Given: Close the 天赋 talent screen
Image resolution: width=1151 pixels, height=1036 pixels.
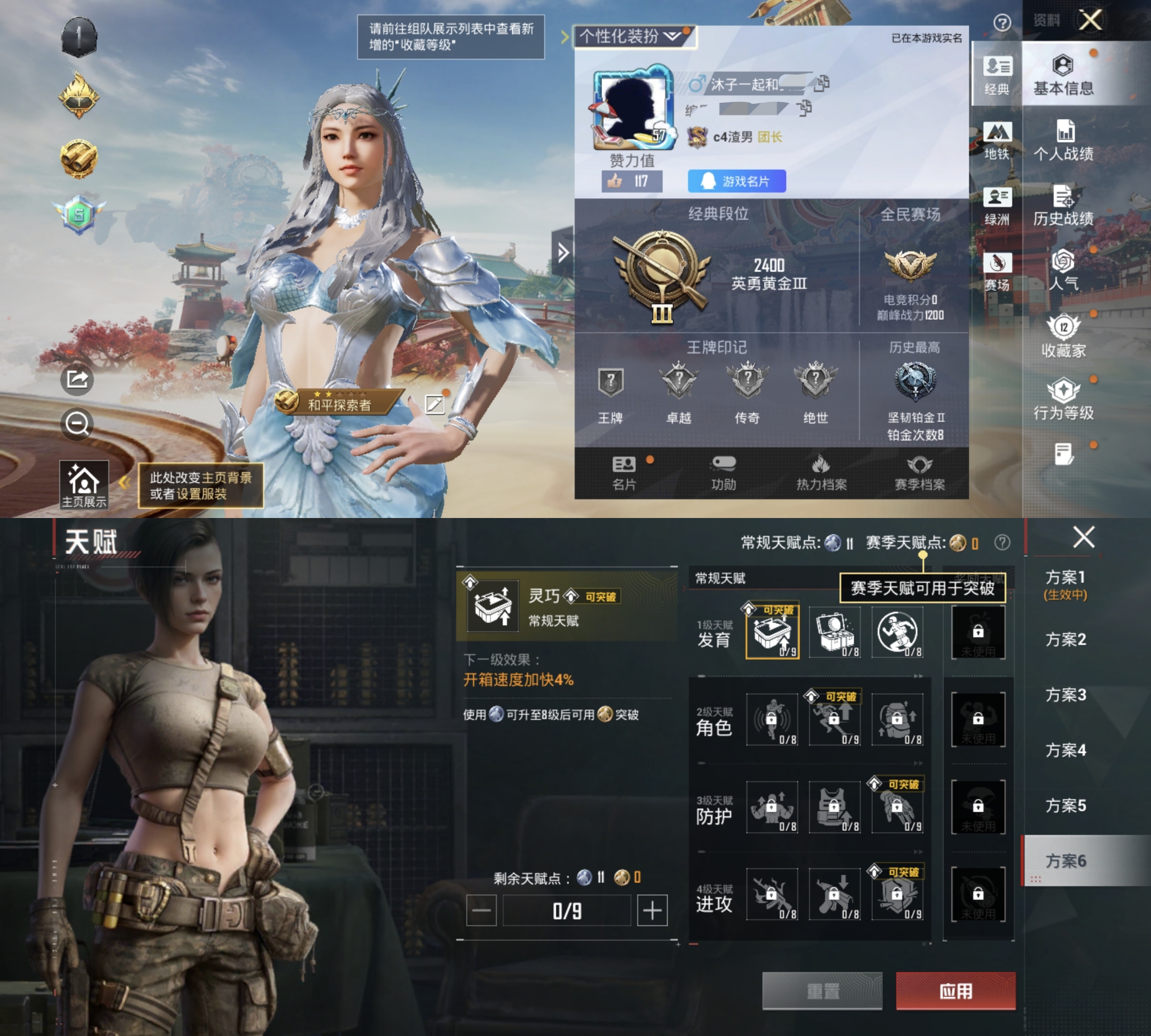Looking at the screenshot, I should click(1083, 537).
